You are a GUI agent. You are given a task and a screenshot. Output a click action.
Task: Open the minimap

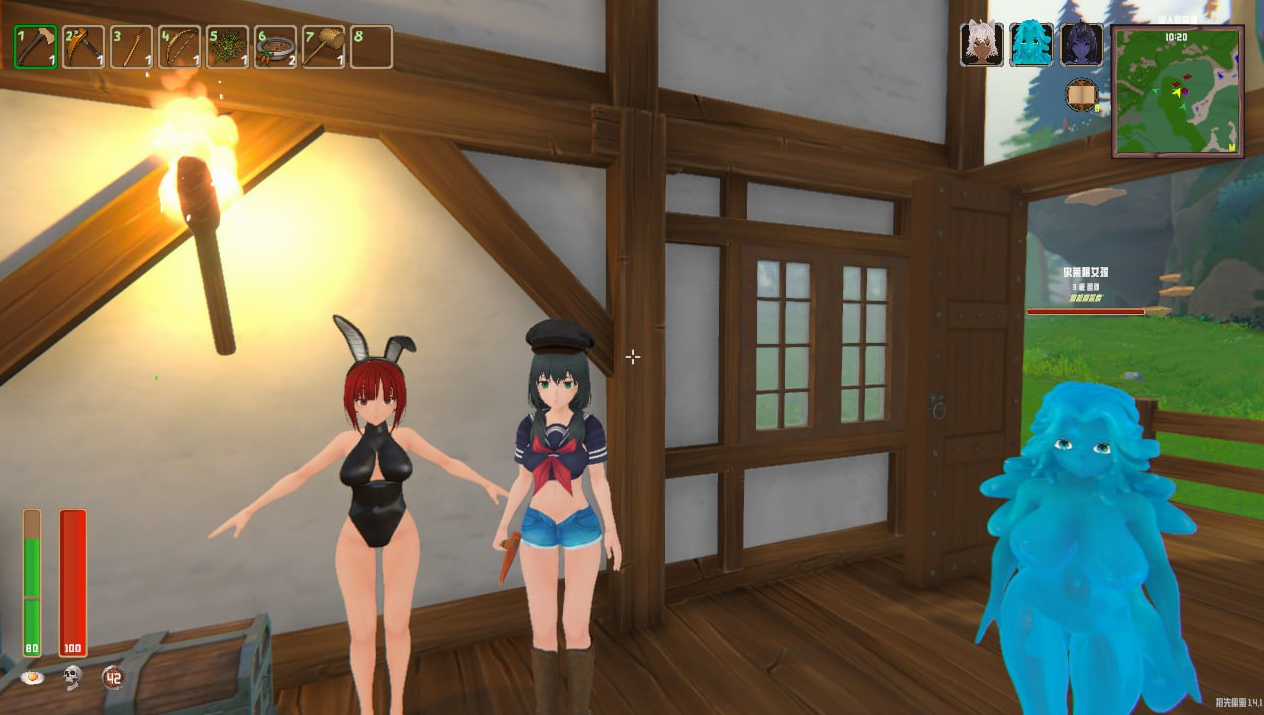1178,91
